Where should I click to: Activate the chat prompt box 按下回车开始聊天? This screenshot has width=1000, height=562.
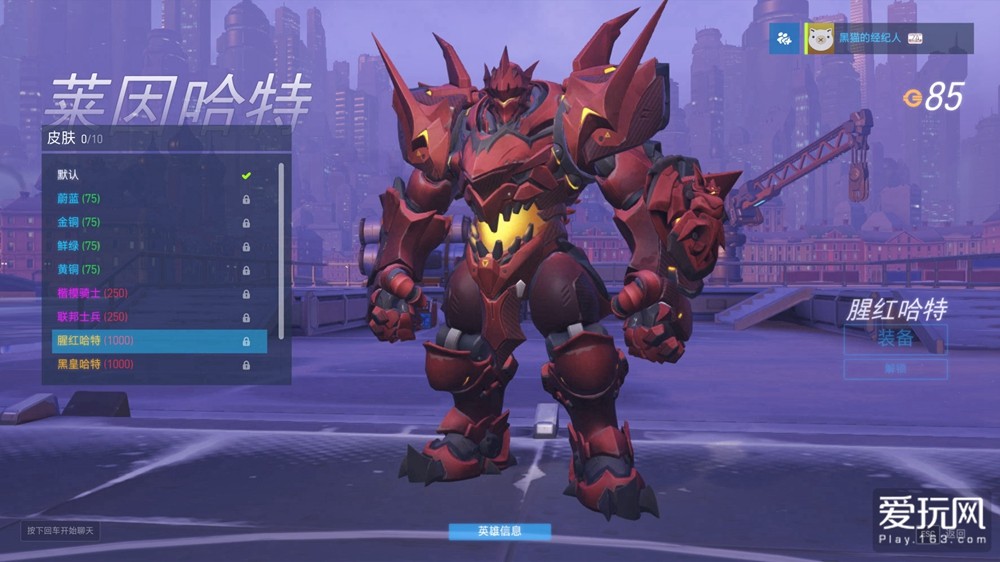tap(62, 530)
